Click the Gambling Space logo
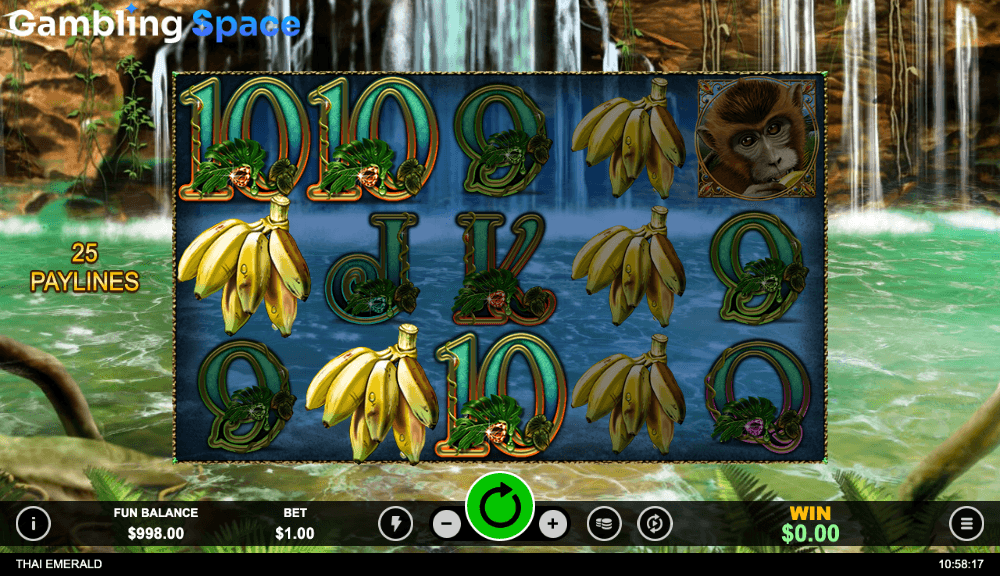1000x576 pixels. 155,24
